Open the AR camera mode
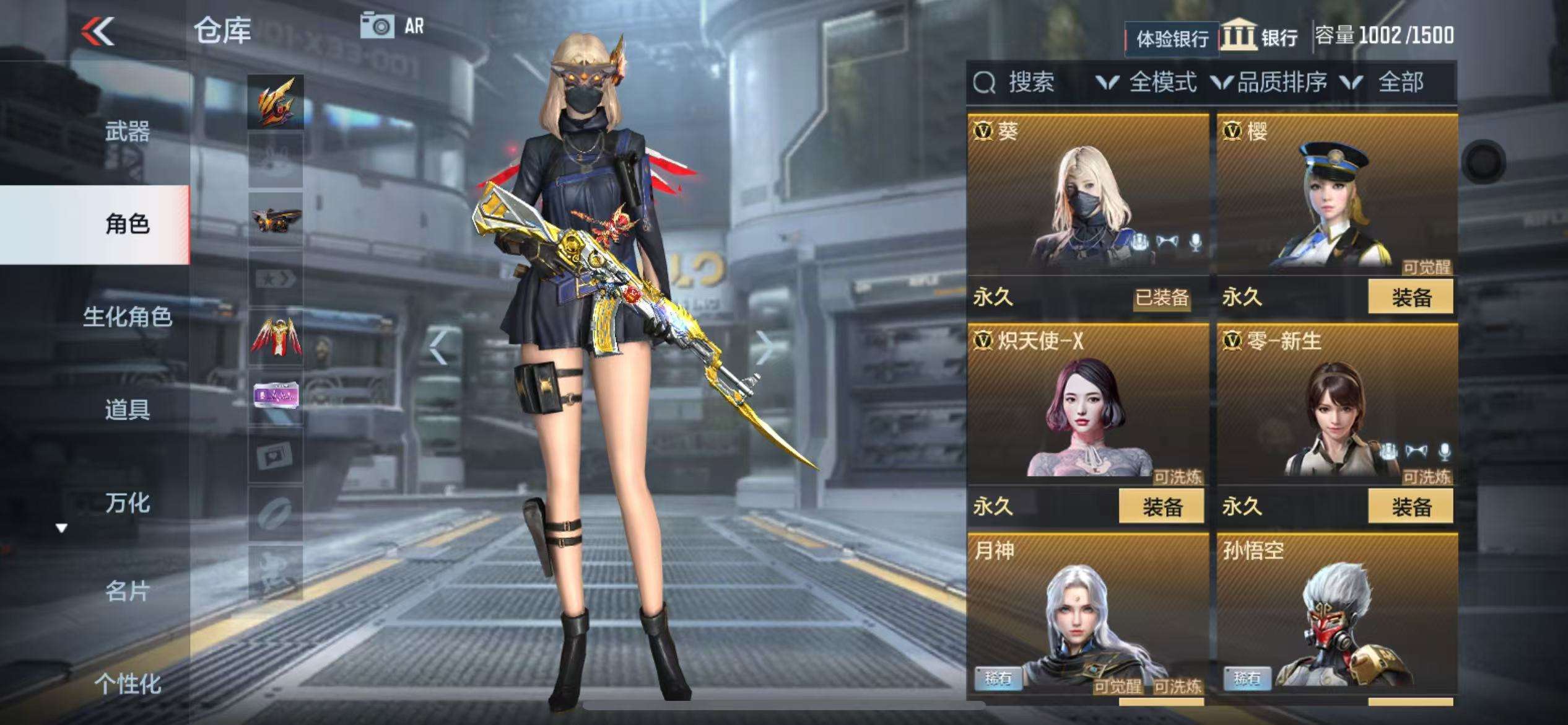Screen dimensions: 1568x725 [391, 27]
